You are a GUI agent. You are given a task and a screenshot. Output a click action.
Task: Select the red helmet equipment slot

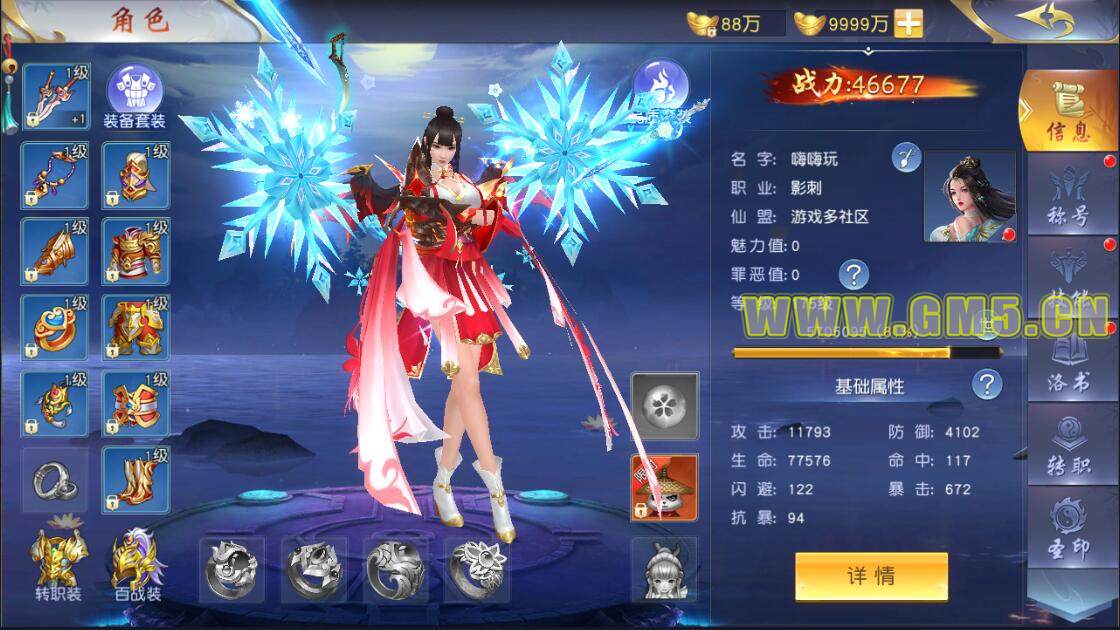(135, 174)
